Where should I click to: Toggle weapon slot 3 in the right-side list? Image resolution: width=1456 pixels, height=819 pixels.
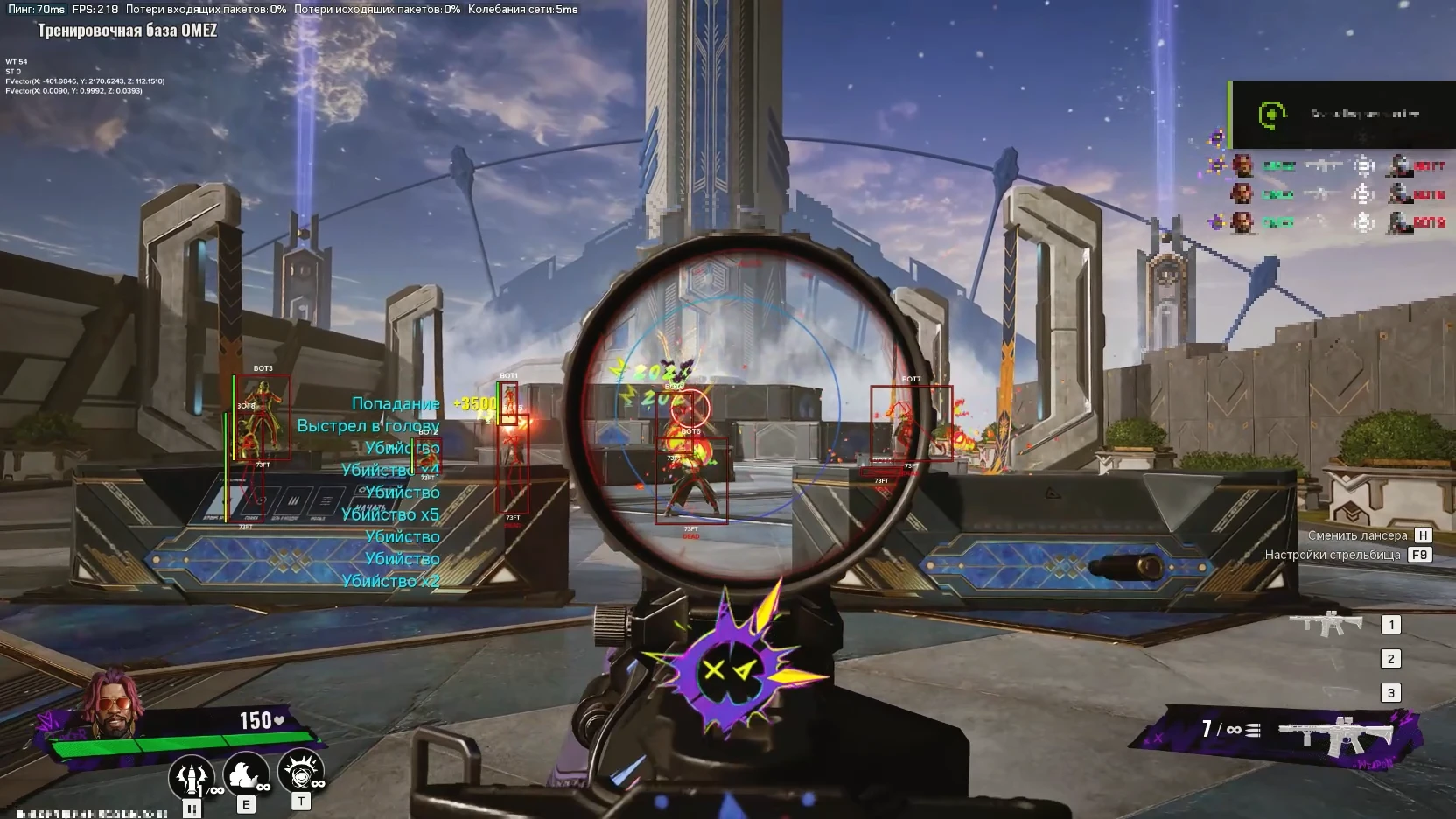1391,691
